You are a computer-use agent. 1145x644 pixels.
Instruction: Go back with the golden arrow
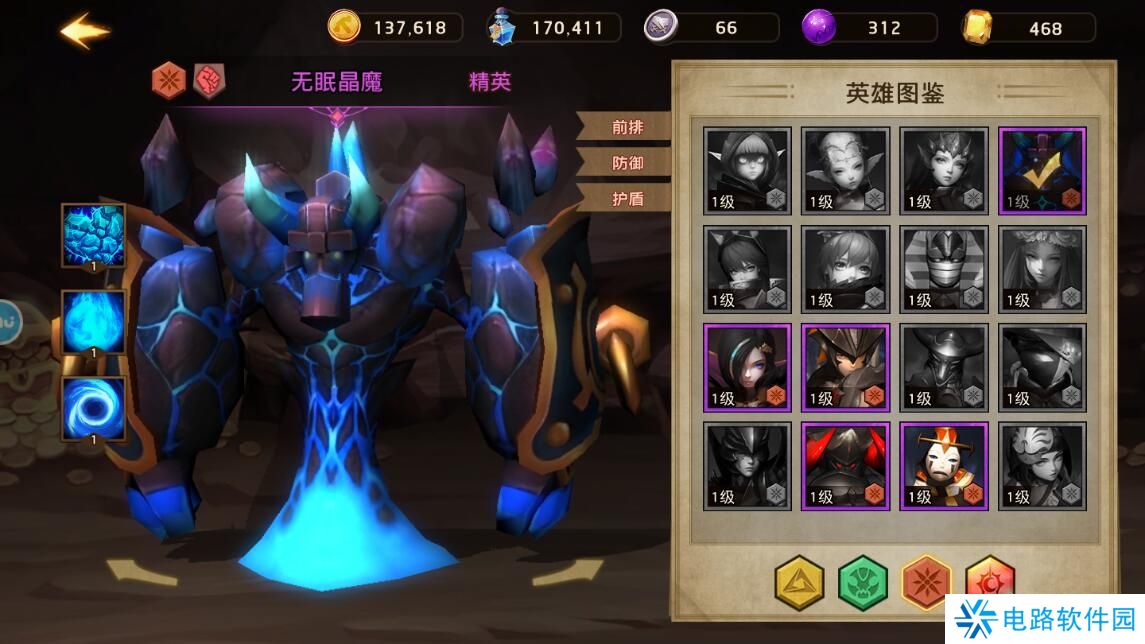click(84, 31)
